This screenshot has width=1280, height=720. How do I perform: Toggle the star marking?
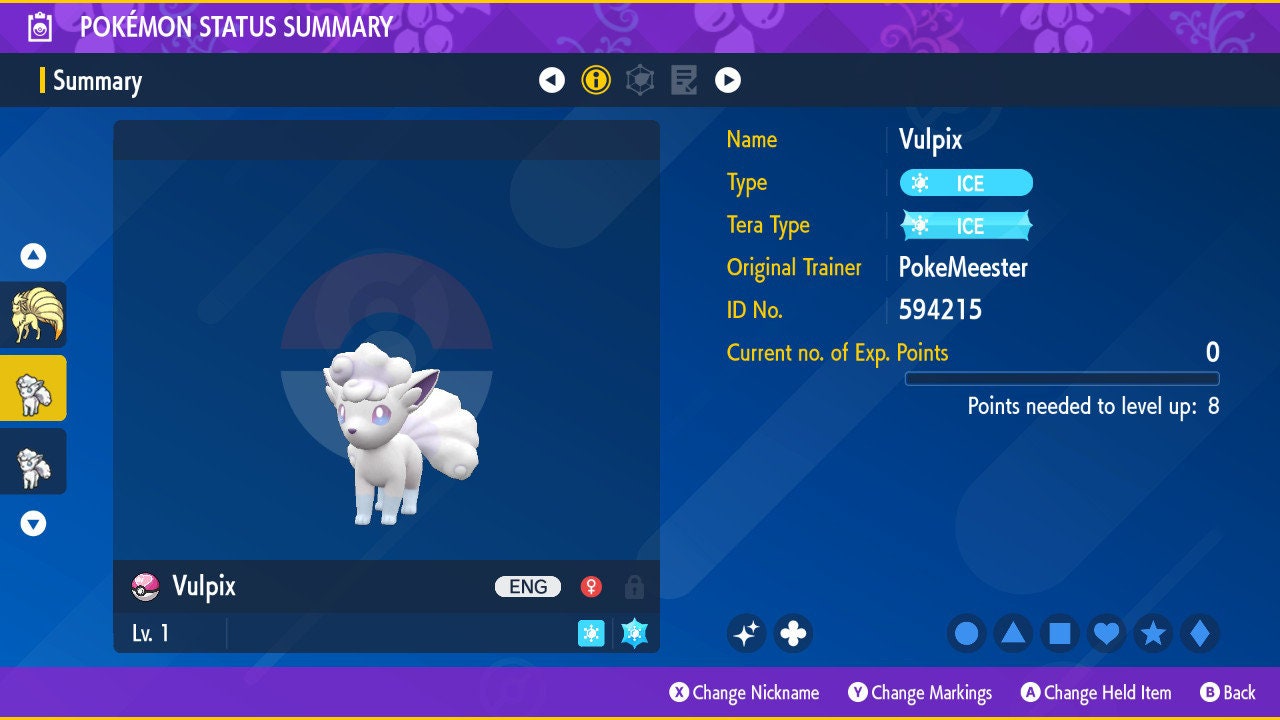tap(1153, 633)
